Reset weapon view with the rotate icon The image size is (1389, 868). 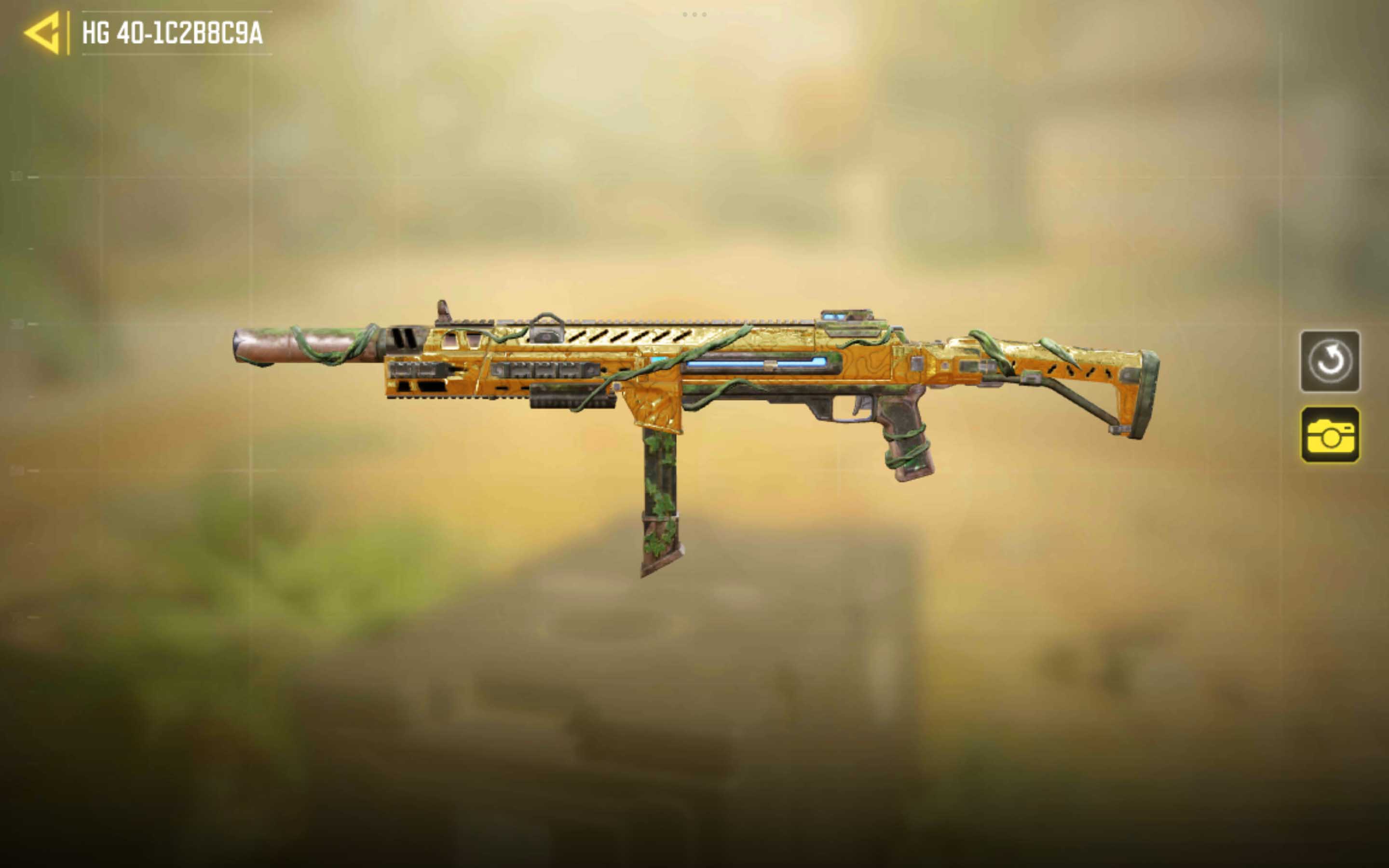(1329, 361)
